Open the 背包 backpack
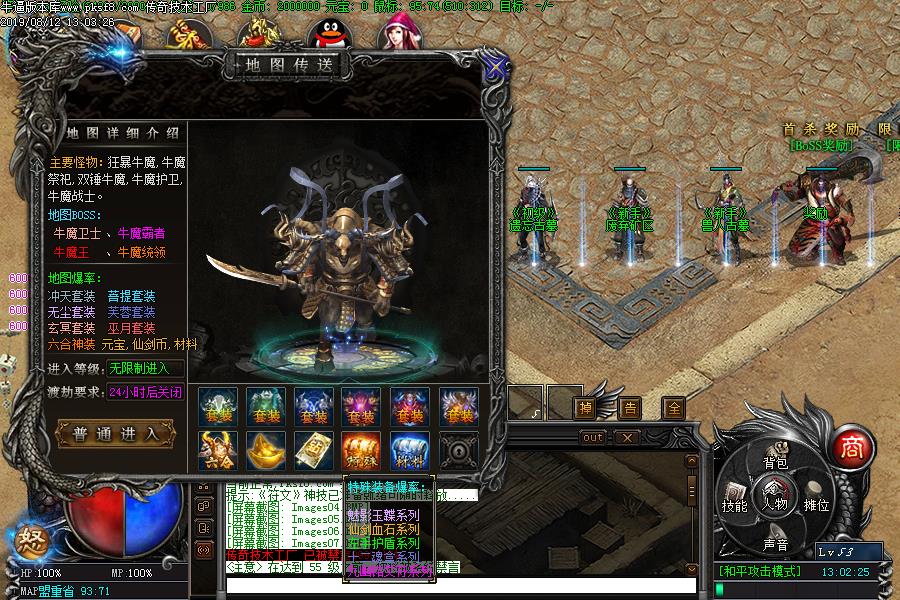Image resolution: width=900 pixels, height=600 pixels. 775,463
